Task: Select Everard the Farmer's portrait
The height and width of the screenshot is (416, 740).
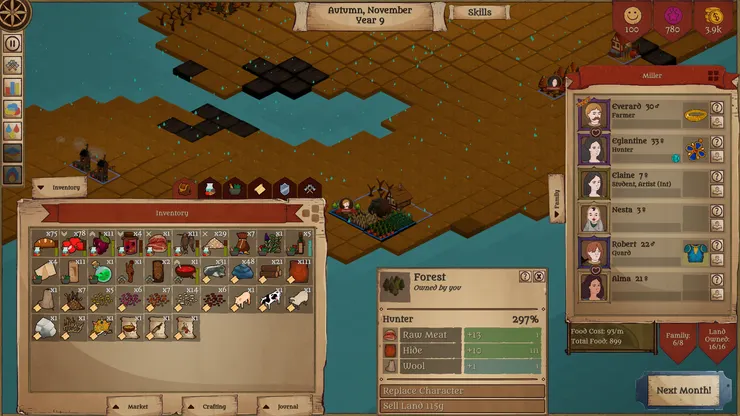Action: point(592,115)
